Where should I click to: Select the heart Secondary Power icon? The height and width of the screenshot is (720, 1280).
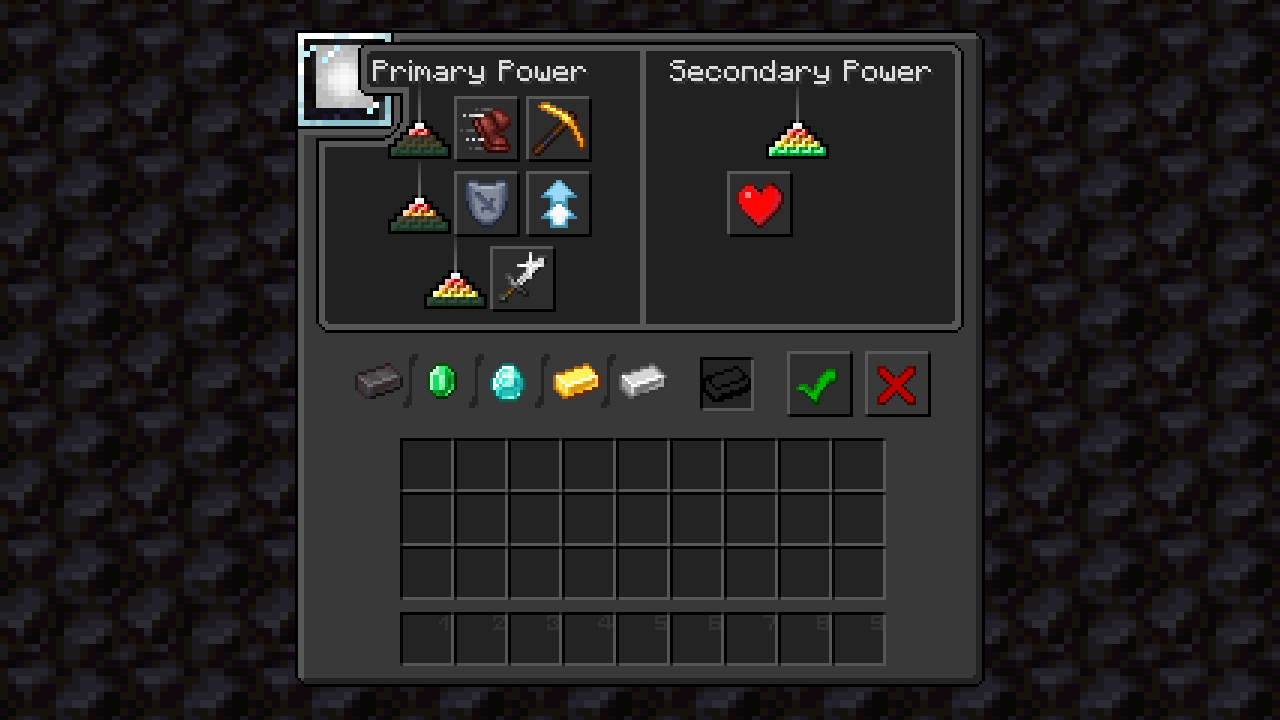click(x=760, y=203)
